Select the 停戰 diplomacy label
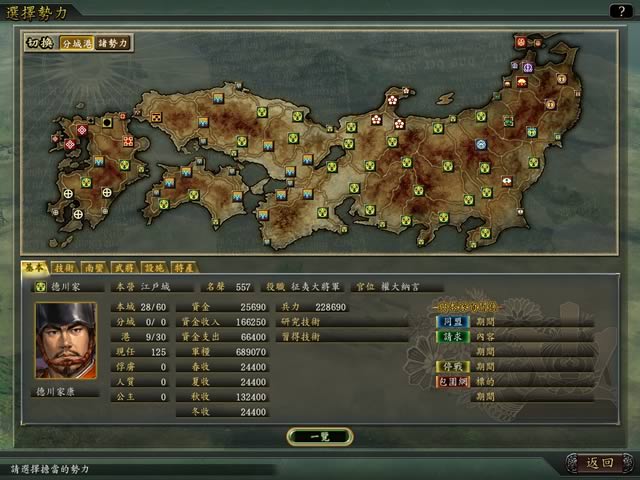 point(453,366)
